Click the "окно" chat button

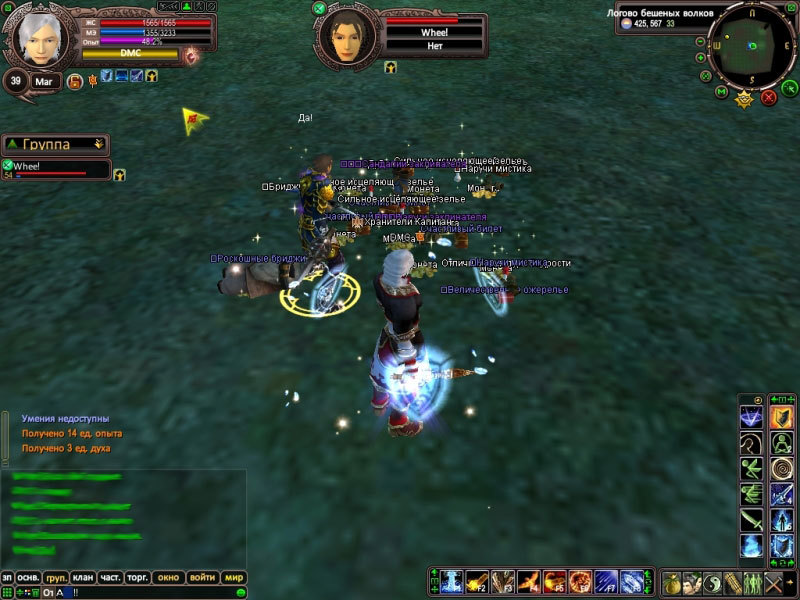tap(168, 578)
